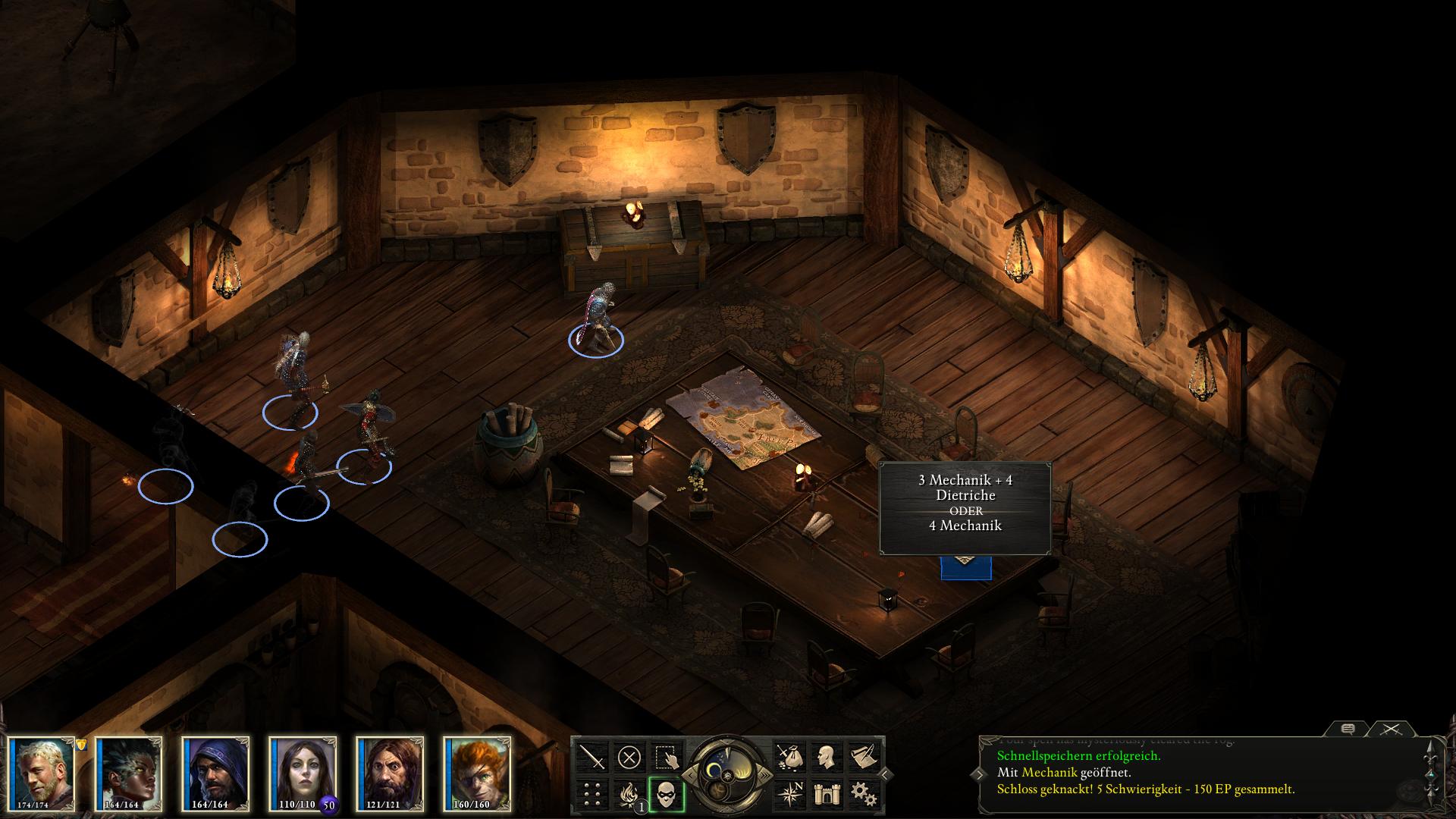Open the character sheet head icon
Screen dimensions: 1456x819
[x=826, y=756]
